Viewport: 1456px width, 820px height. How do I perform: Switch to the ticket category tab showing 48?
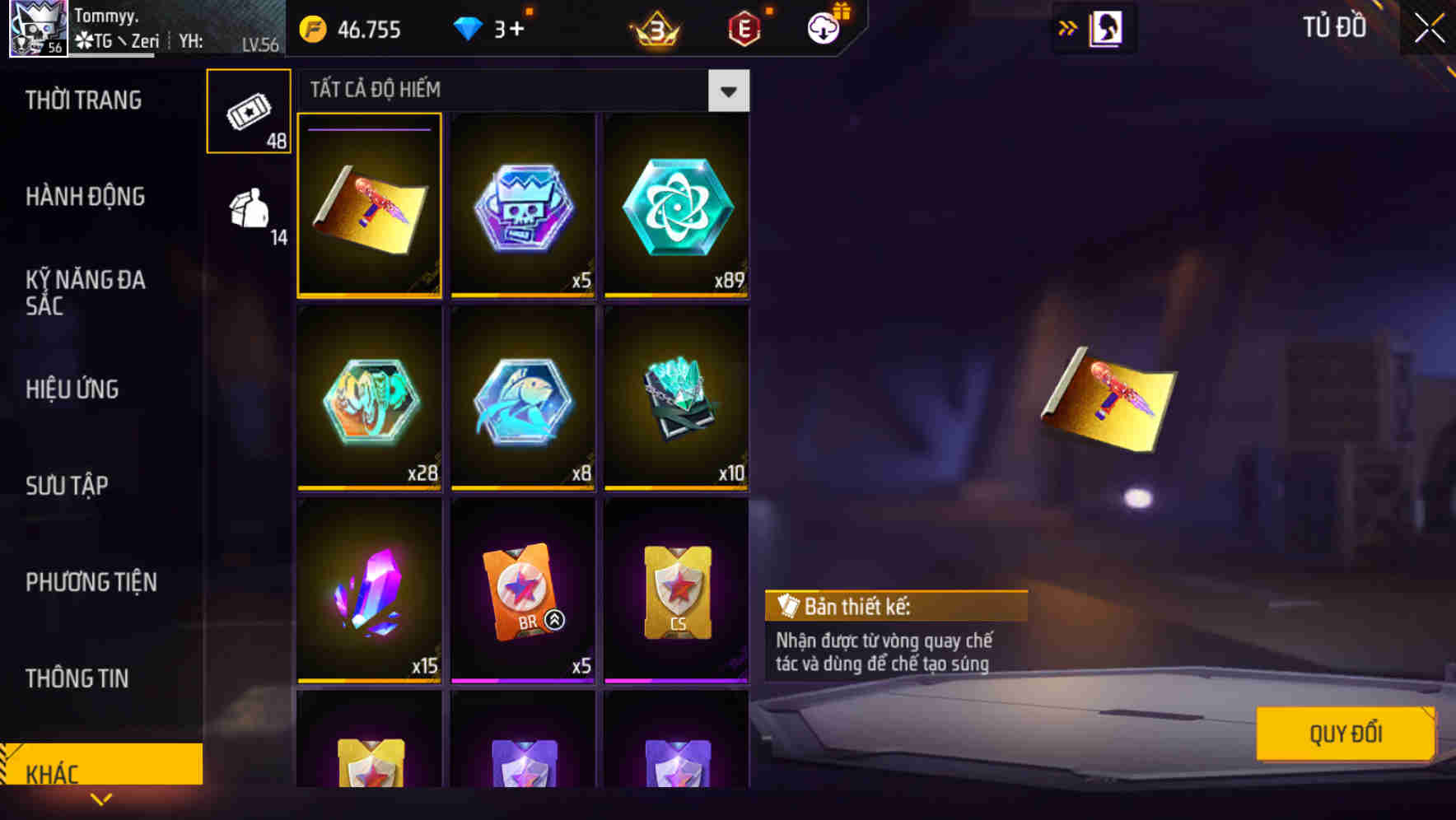tap(248, 111)
